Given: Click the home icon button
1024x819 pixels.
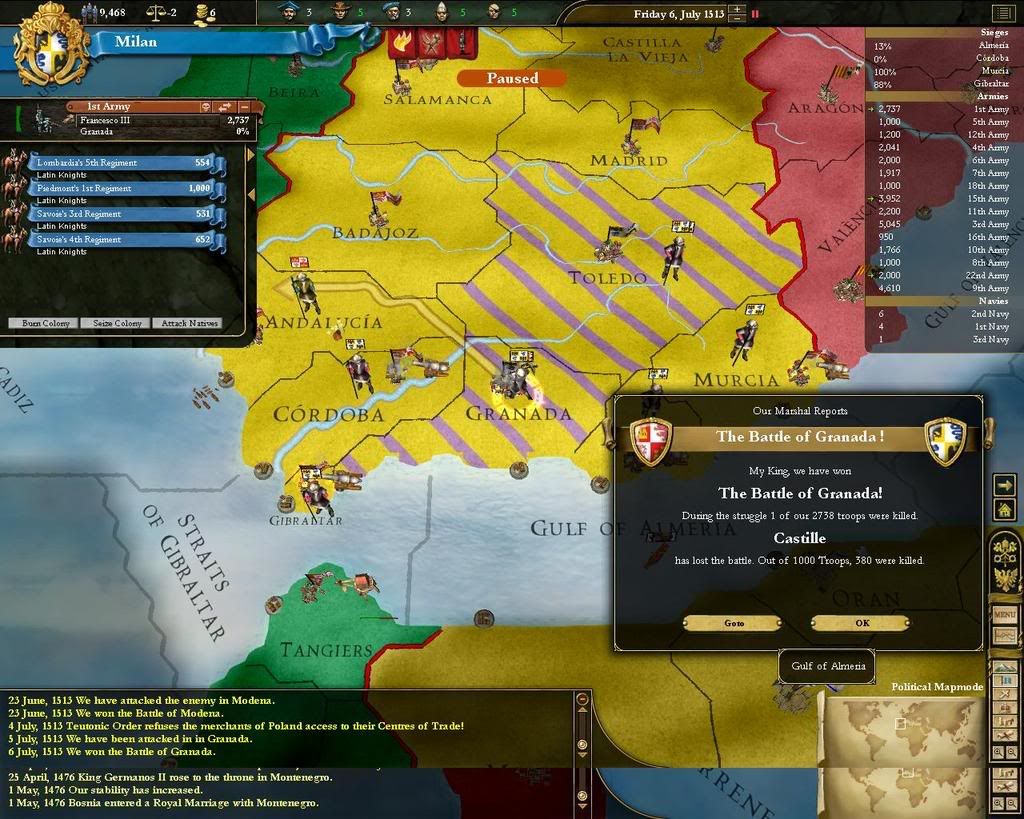Looking at the screenshot, I should tap(1004, 509).
